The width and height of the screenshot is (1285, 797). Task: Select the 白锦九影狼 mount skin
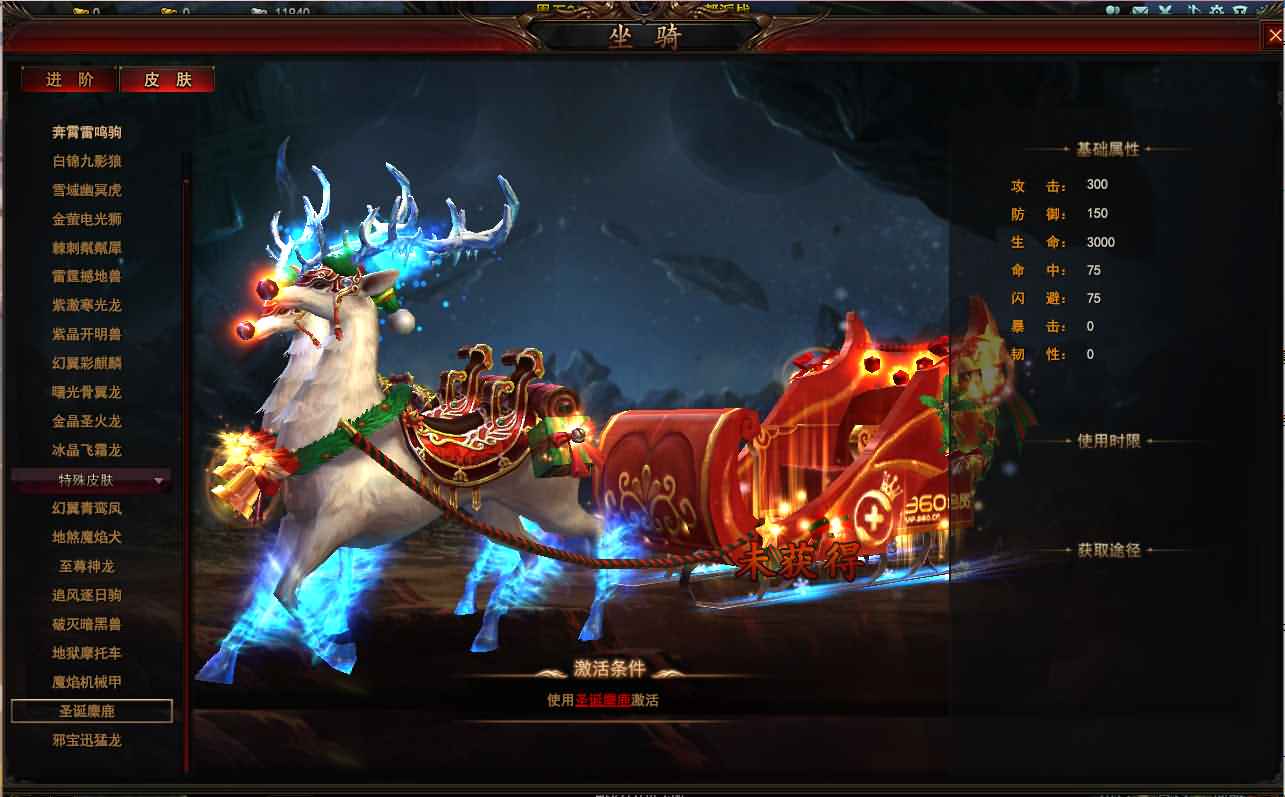[x=87, y=161]
